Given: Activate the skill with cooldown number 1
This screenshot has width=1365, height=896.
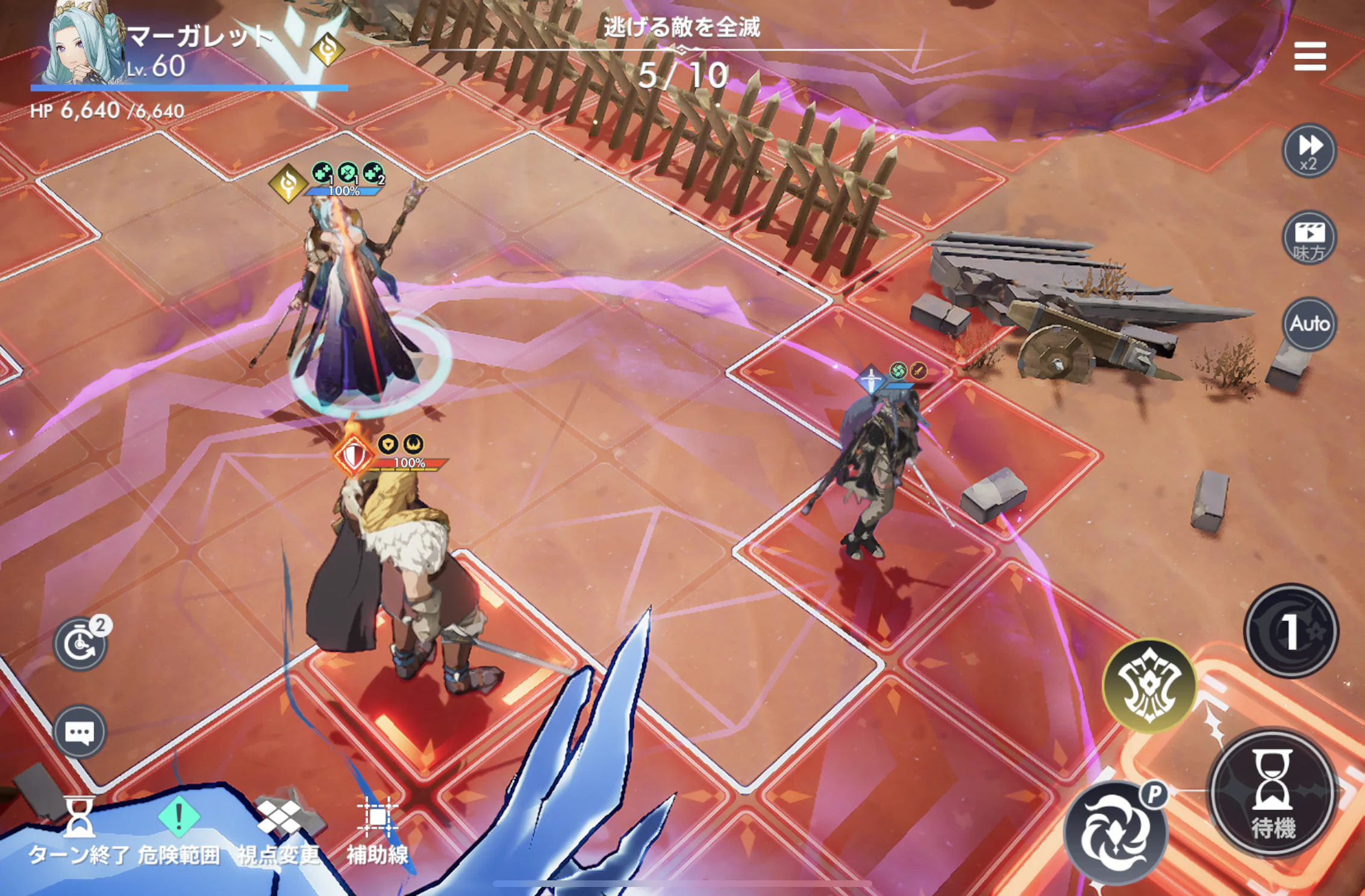Looking at the screenshot, I should point(1291,631).
